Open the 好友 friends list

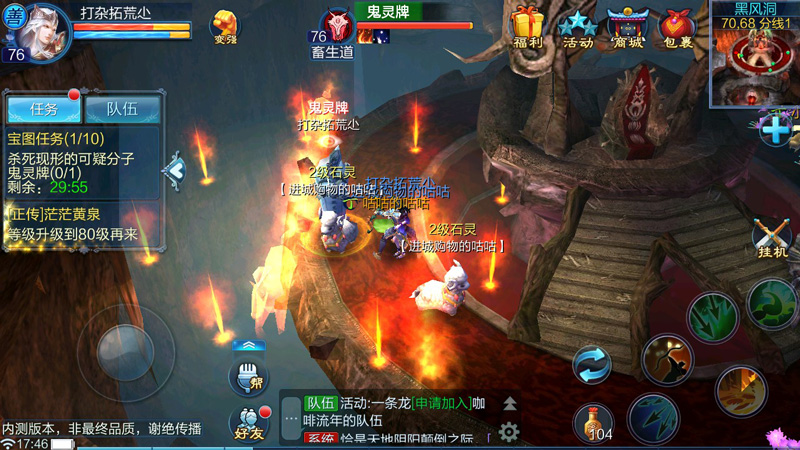pyautogui.click(x=248, y=424)
